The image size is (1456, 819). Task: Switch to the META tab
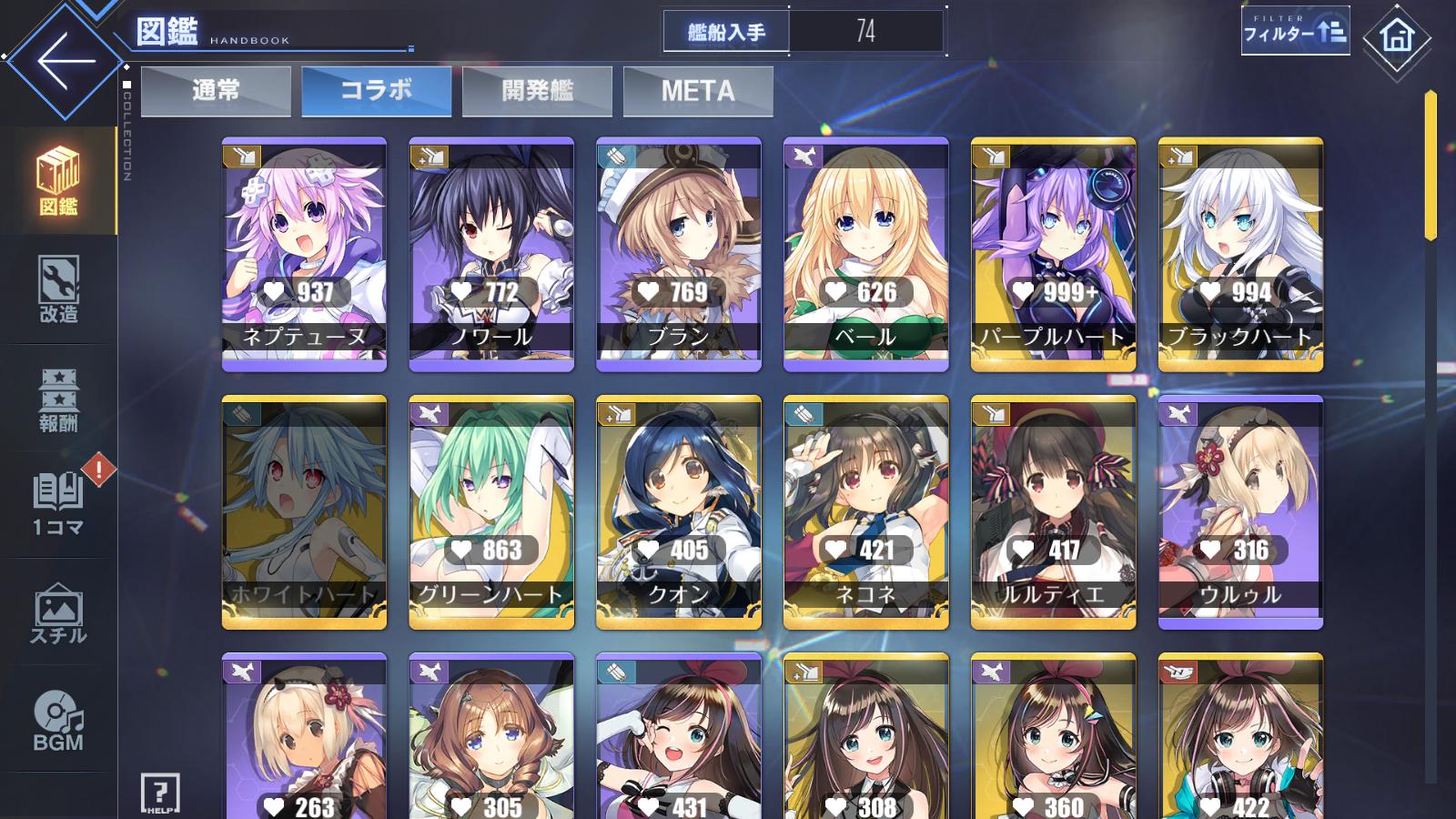coord(698,91)
